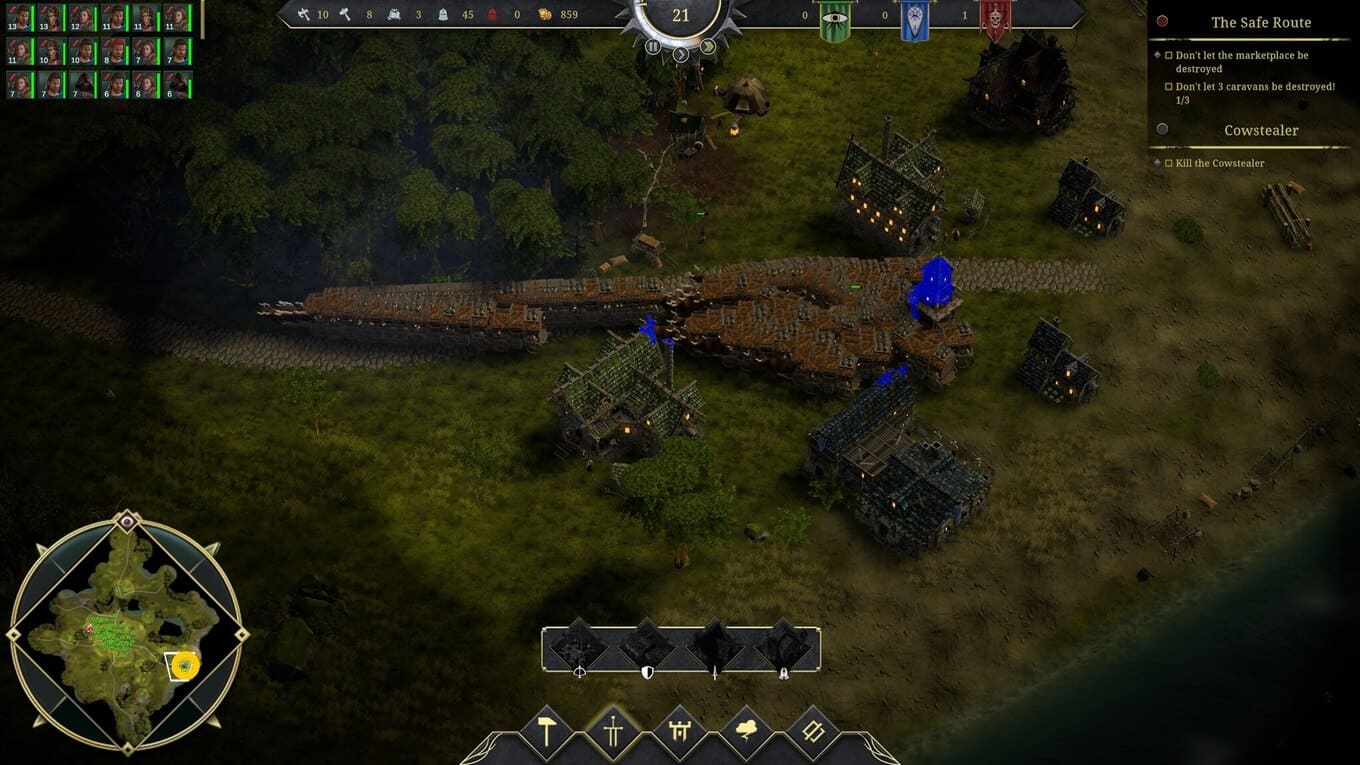Pick the shield unit slot
The image size is (1360, 765).
(x=647, y=647)
